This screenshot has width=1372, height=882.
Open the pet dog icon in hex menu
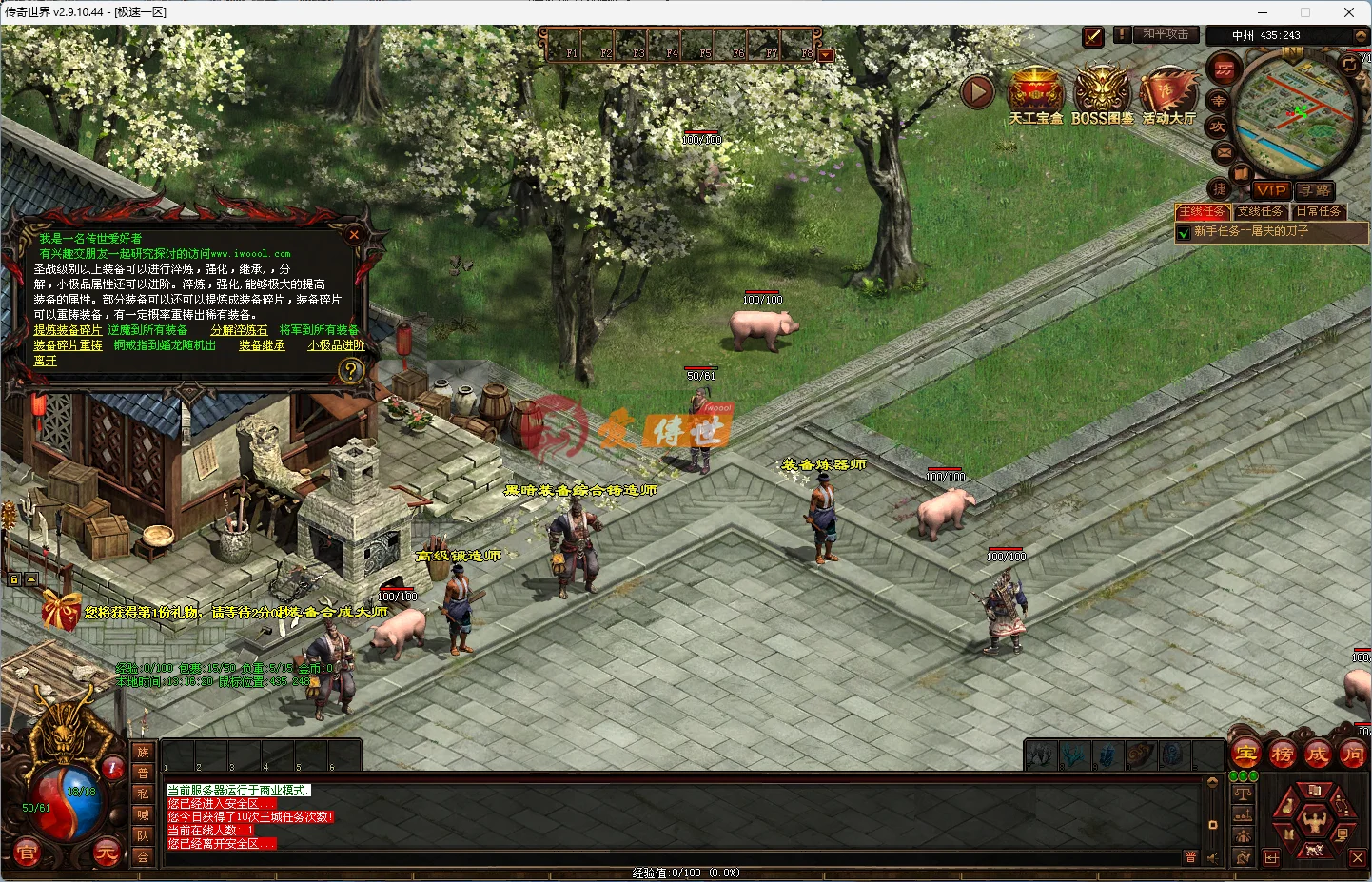click(x=1314, y=850)
